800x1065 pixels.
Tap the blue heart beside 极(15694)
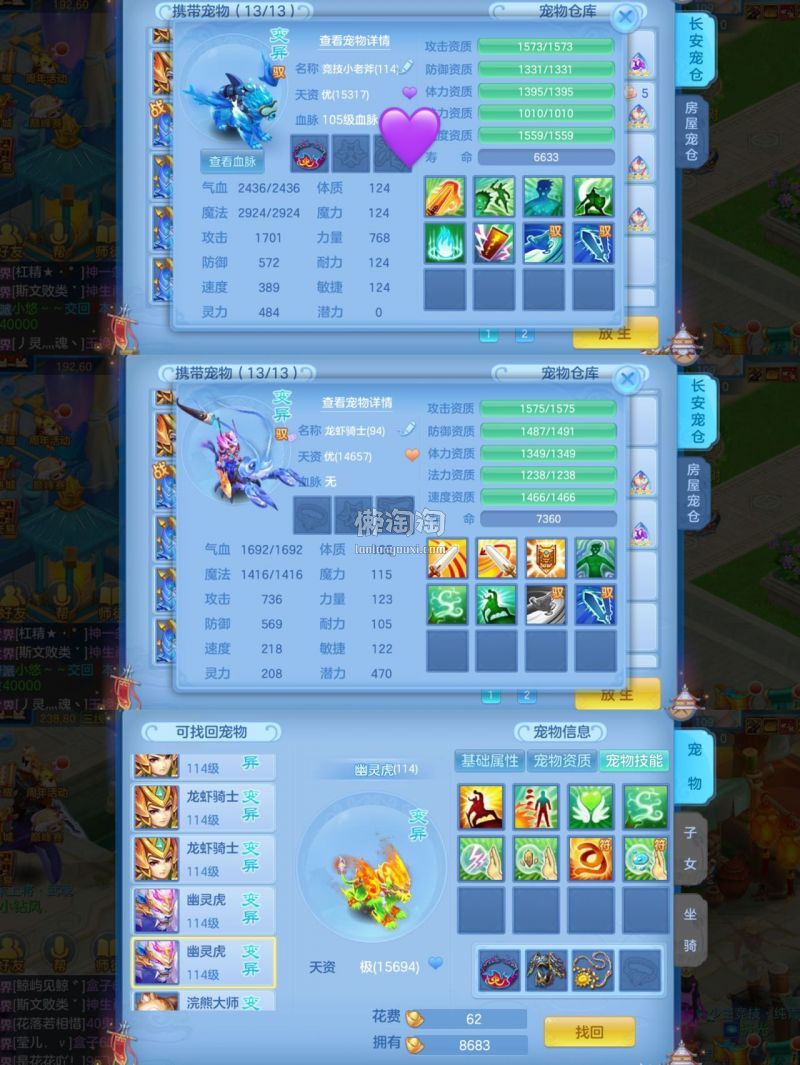(x=435, y=963)
